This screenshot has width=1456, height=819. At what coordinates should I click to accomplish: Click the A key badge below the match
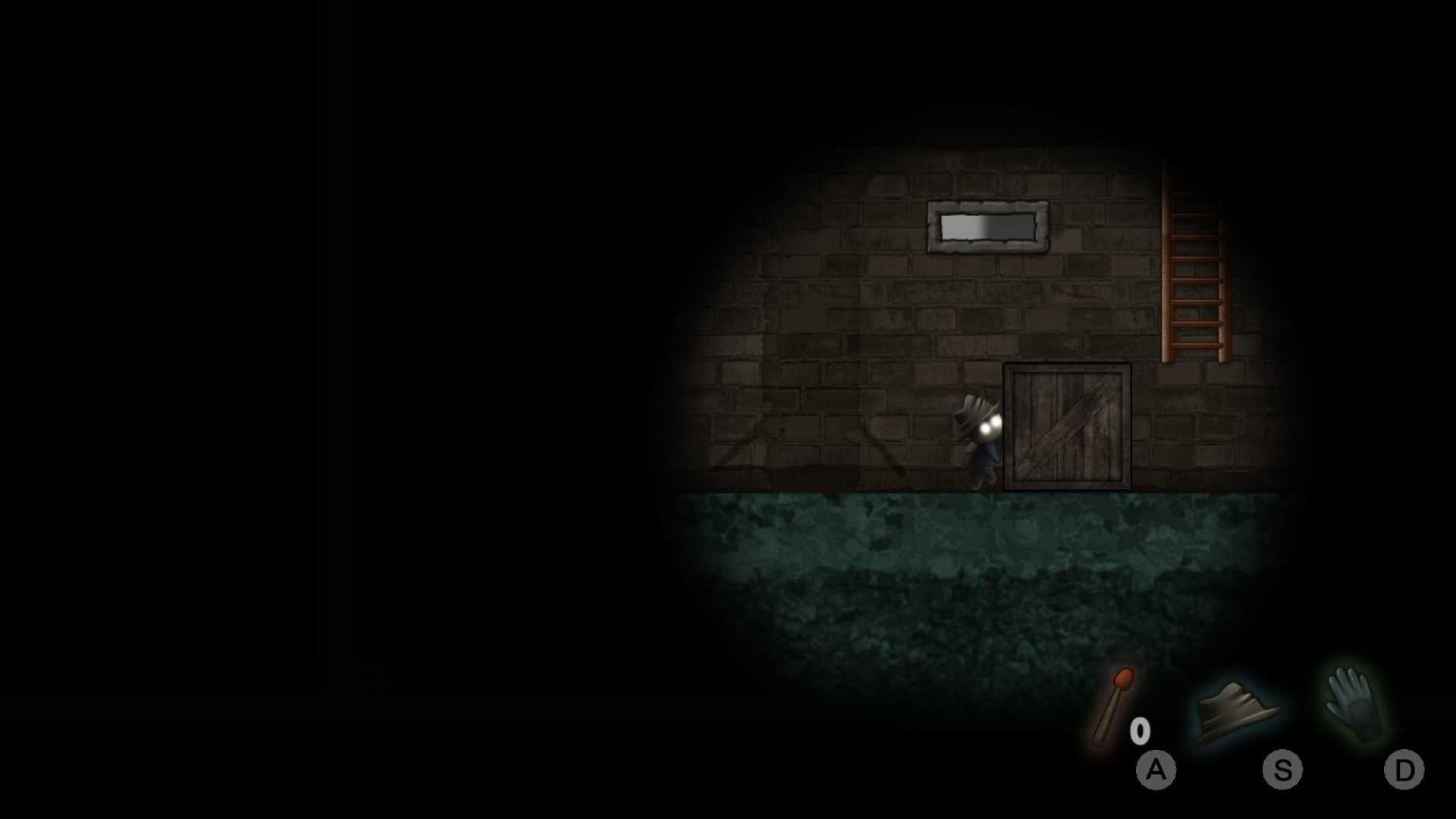[x=1156, y=770]
